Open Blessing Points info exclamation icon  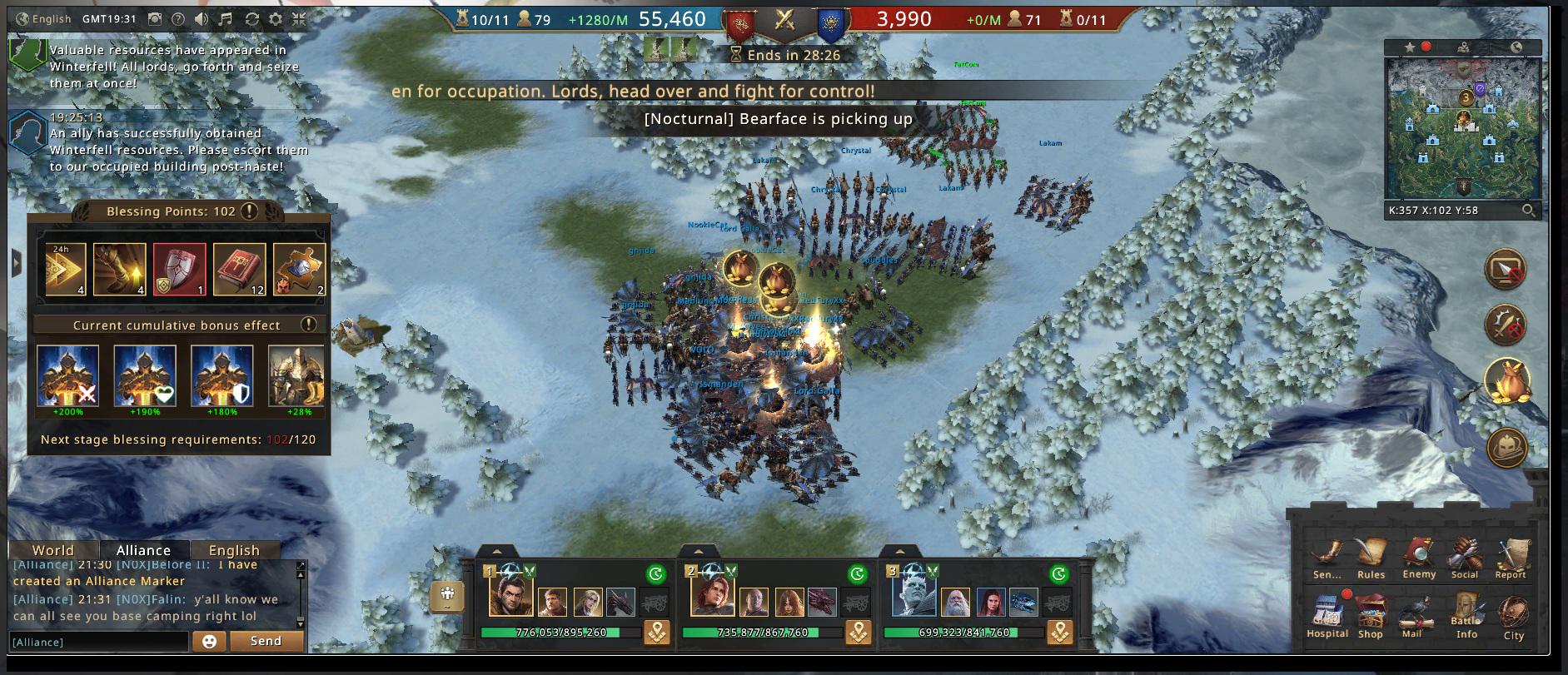coord(248,211)
